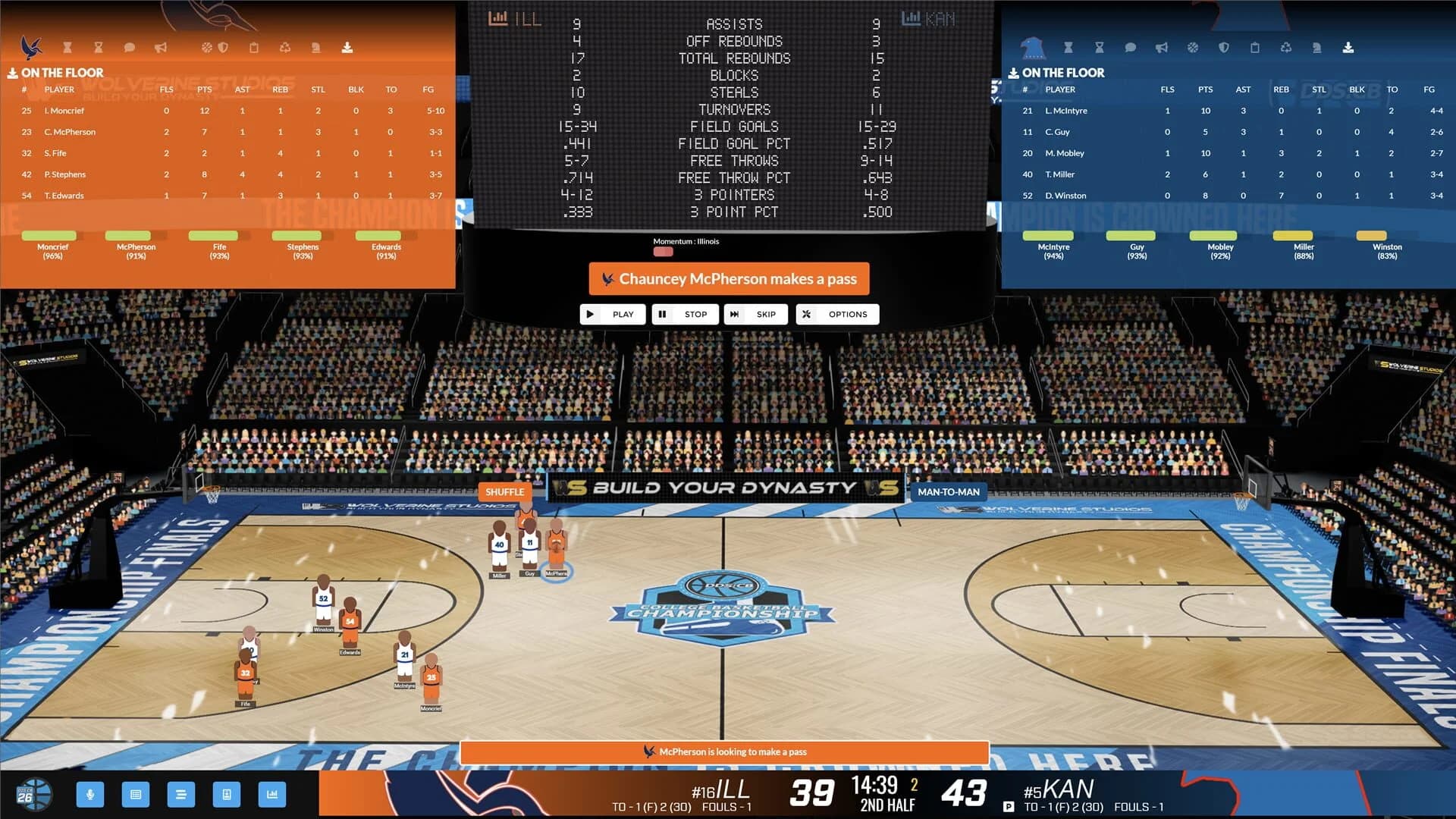The image size is (1456, 819).
Task: Click the Kansas substitution recycle icon
Action: point(1286,47)
